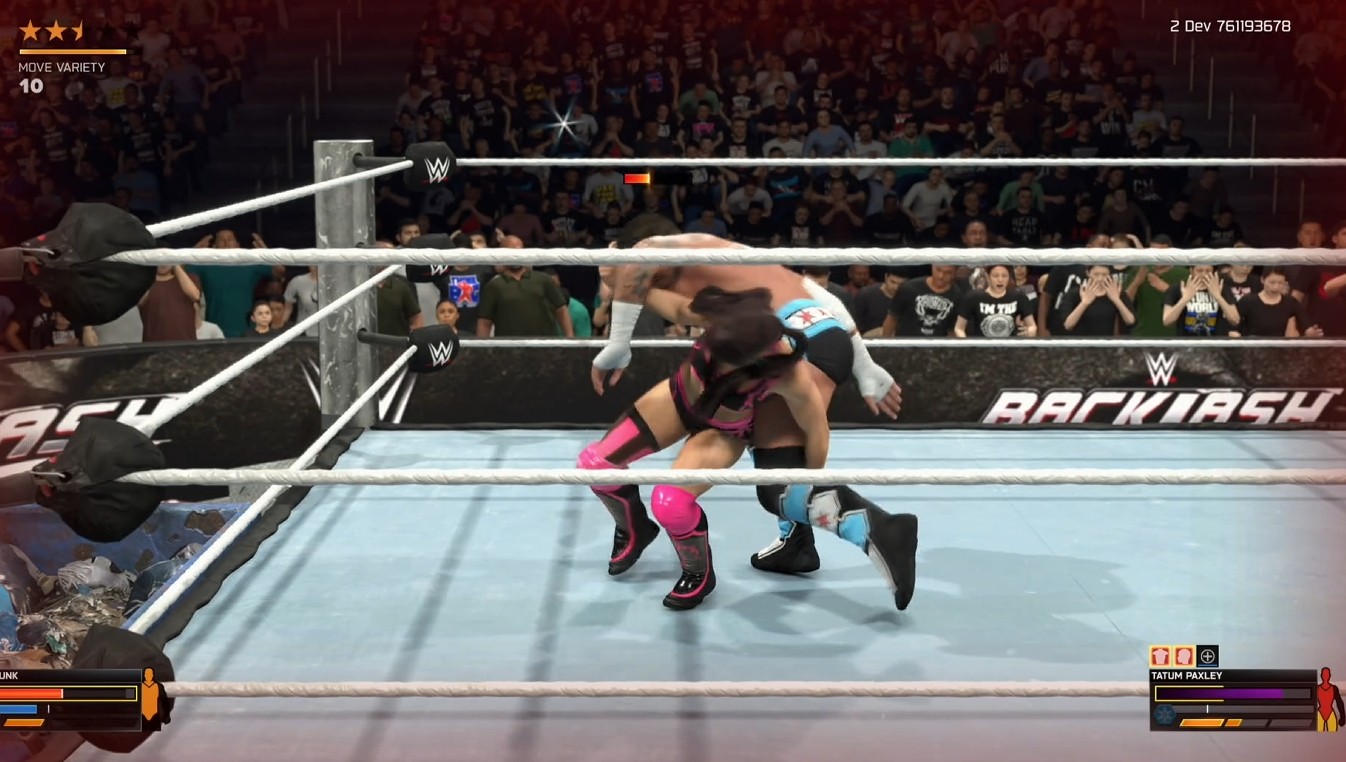Click the orange body damage silhouette
This screenshot has height=762, width=1346.
tap(151, 695)
